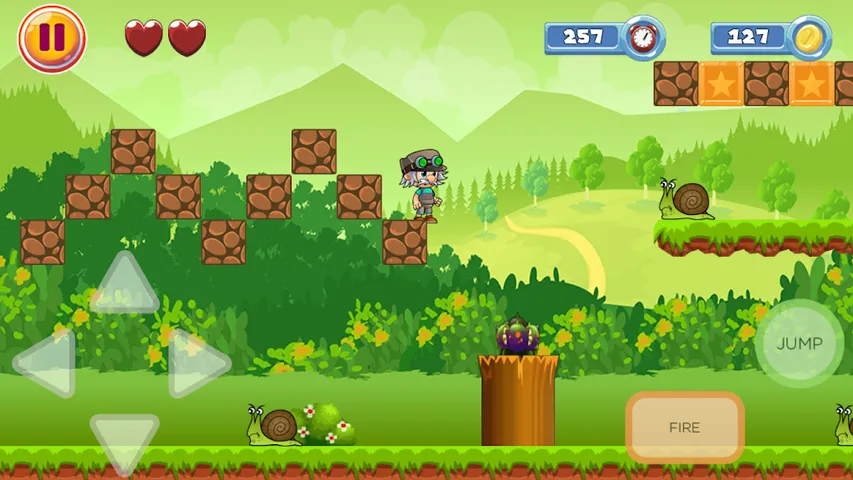
Task: Tap the JUMP button
Action: [x=799, y=343]
